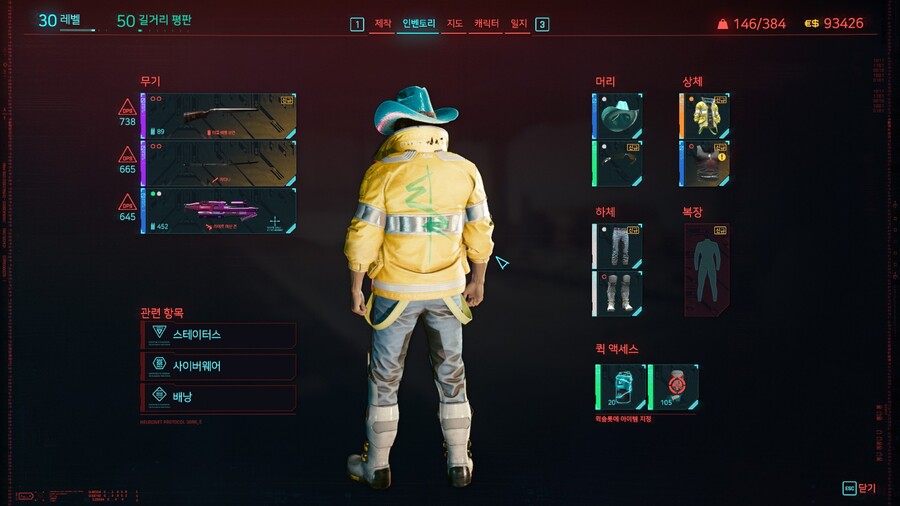The height and width of the screenshot is (506, 900).
Task: Open the 복장 outfit slot
Action: tap(706, 269)
